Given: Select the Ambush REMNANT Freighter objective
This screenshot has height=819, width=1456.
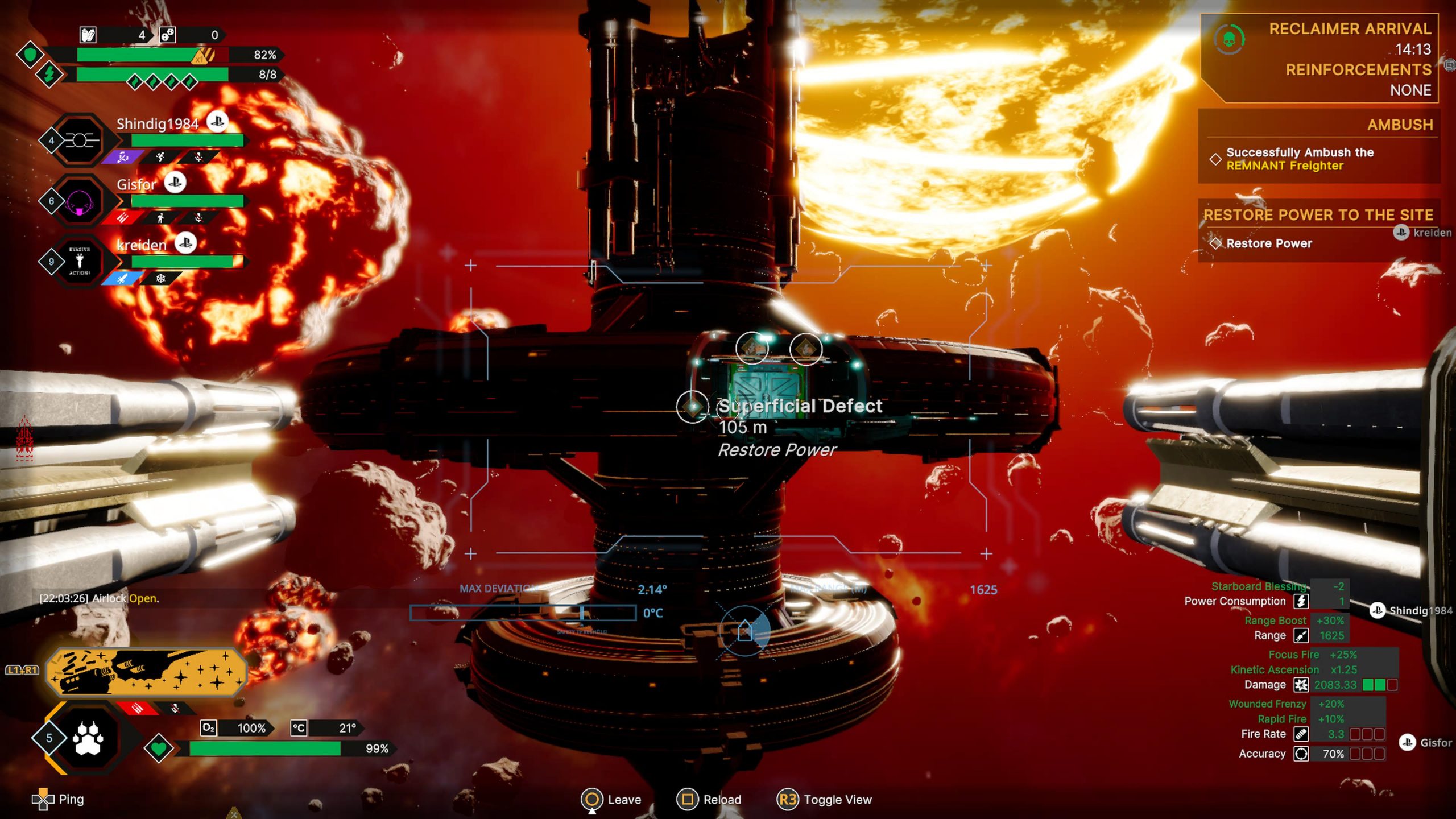Looking at the screenshot, I should point(1300,159).
